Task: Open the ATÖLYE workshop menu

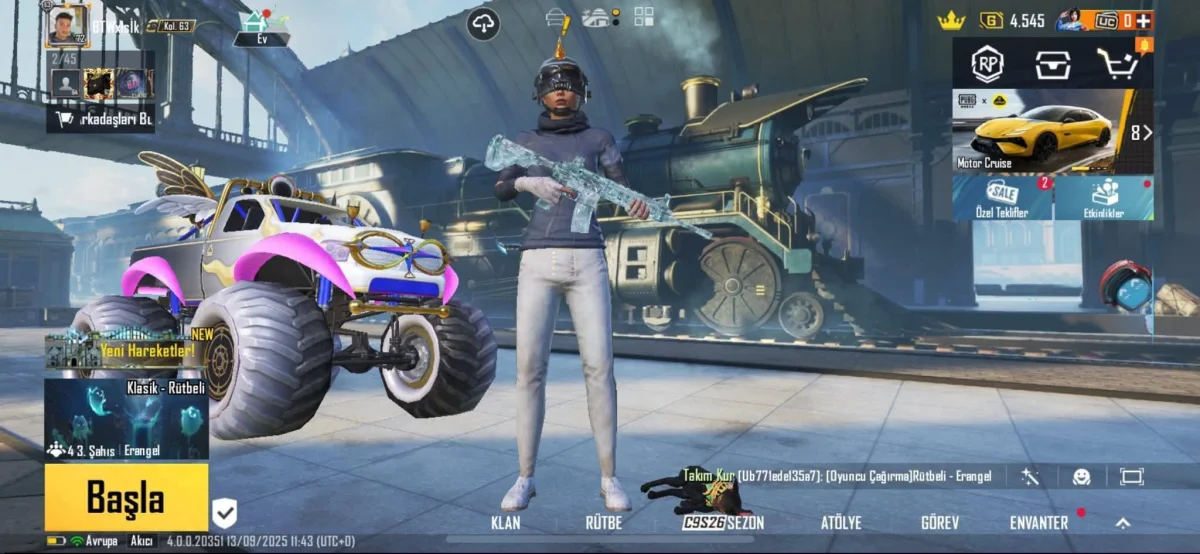Action: (x=841, y=523)
